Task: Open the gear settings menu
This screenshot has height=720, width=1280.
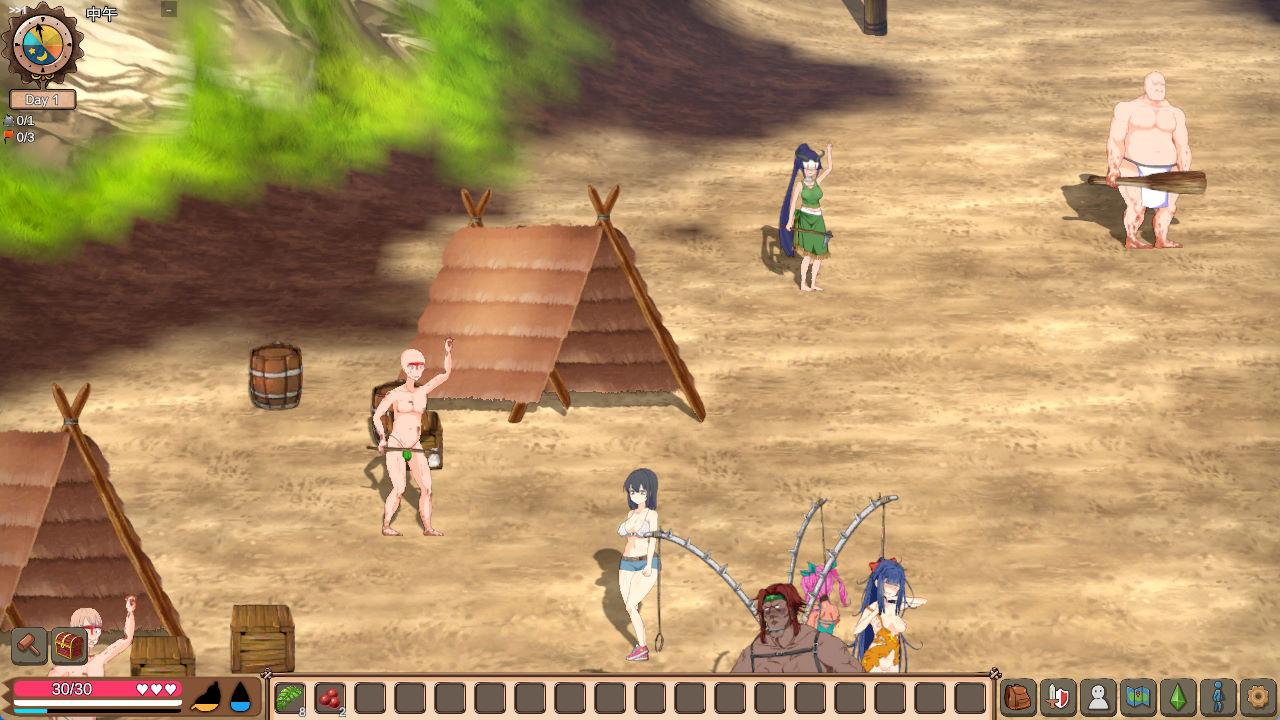Action: click(x=1258, y=697)
